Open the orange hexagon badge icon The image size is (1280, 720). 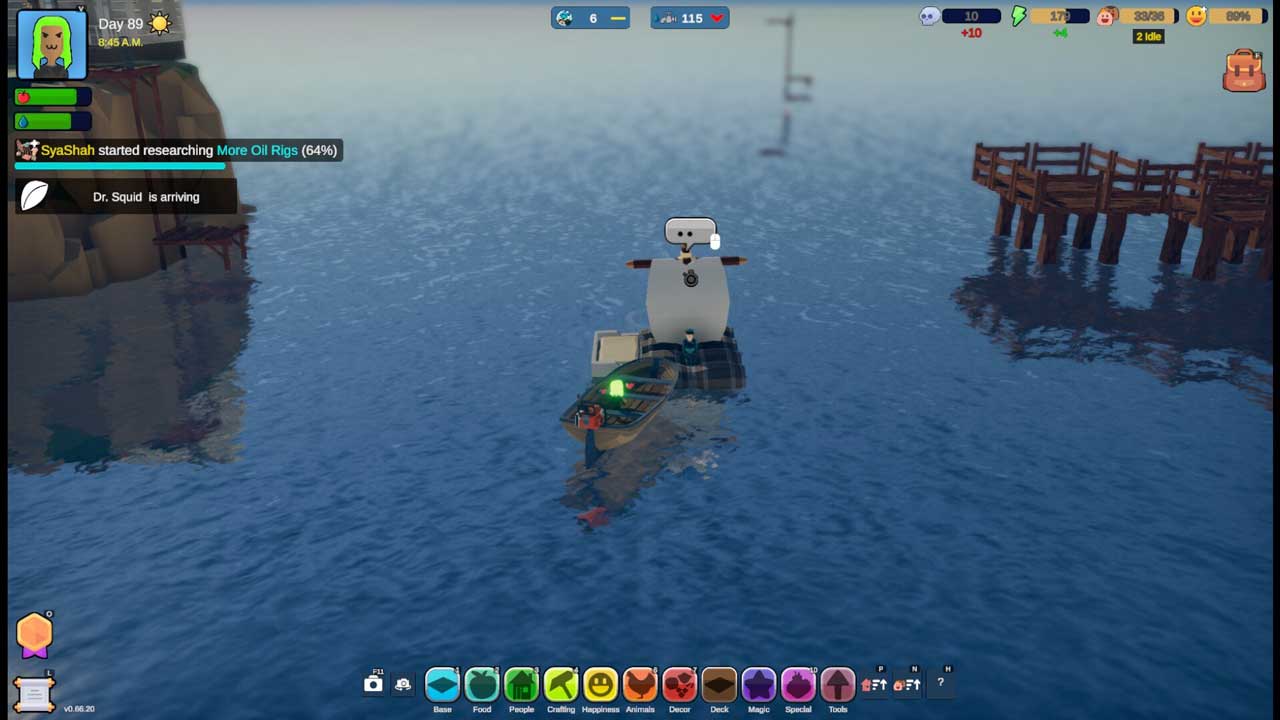pos(34,634)
